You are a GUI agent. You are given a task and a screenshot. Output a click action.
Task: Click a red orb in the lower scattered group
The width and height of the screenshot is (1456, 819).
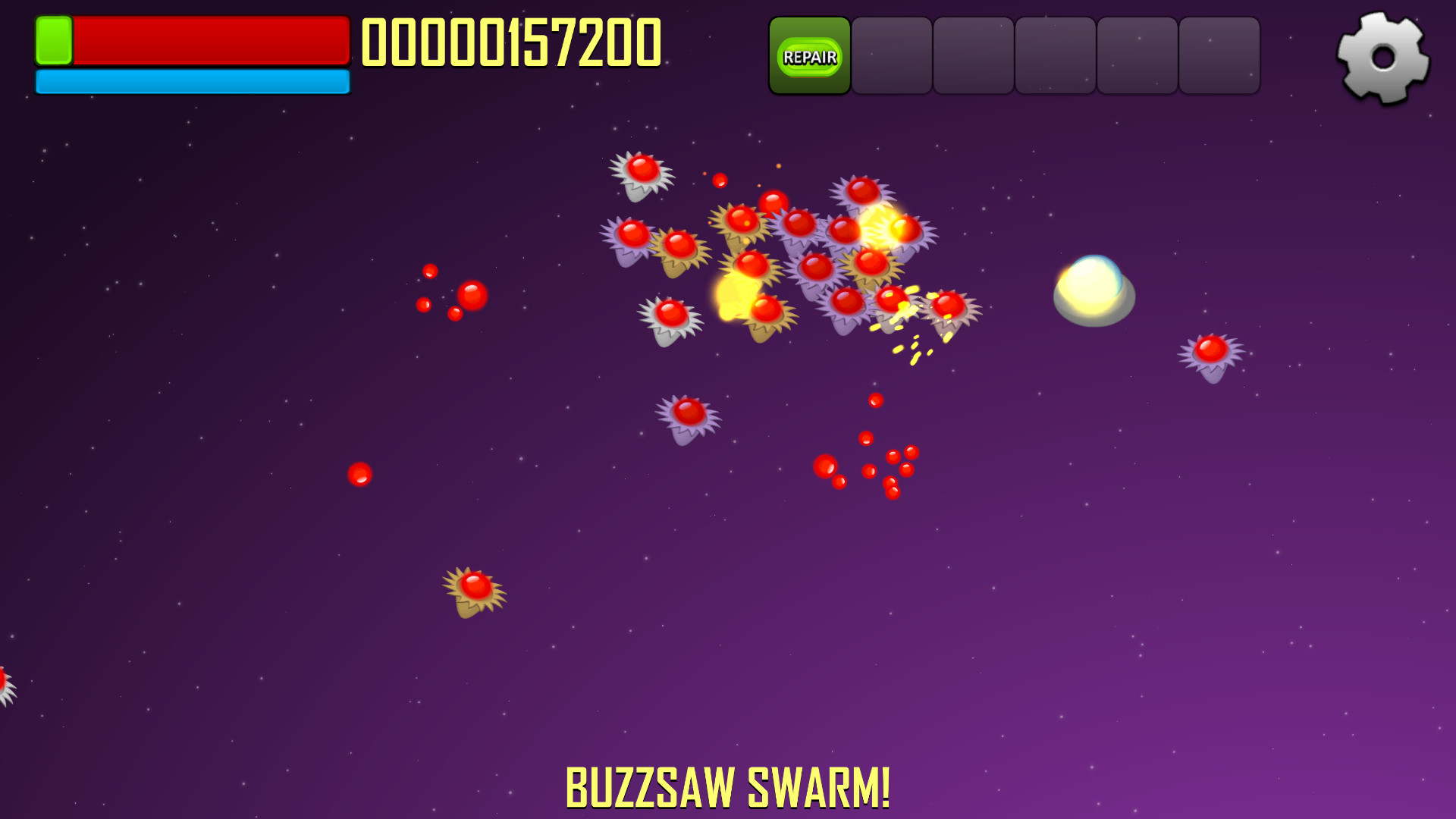(x=827, y=466)
